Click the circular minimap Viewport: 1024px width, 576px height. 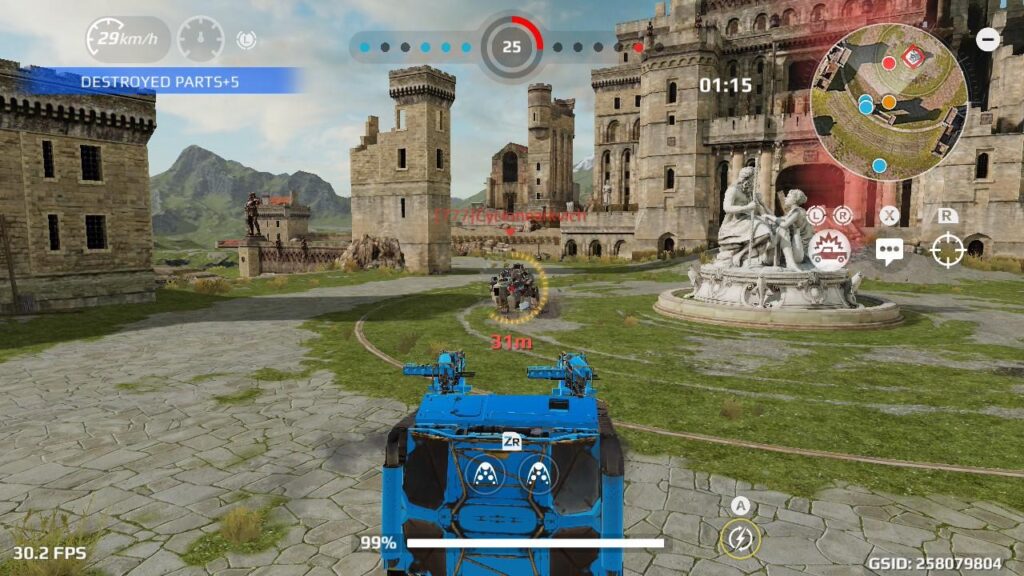(889, 101)
